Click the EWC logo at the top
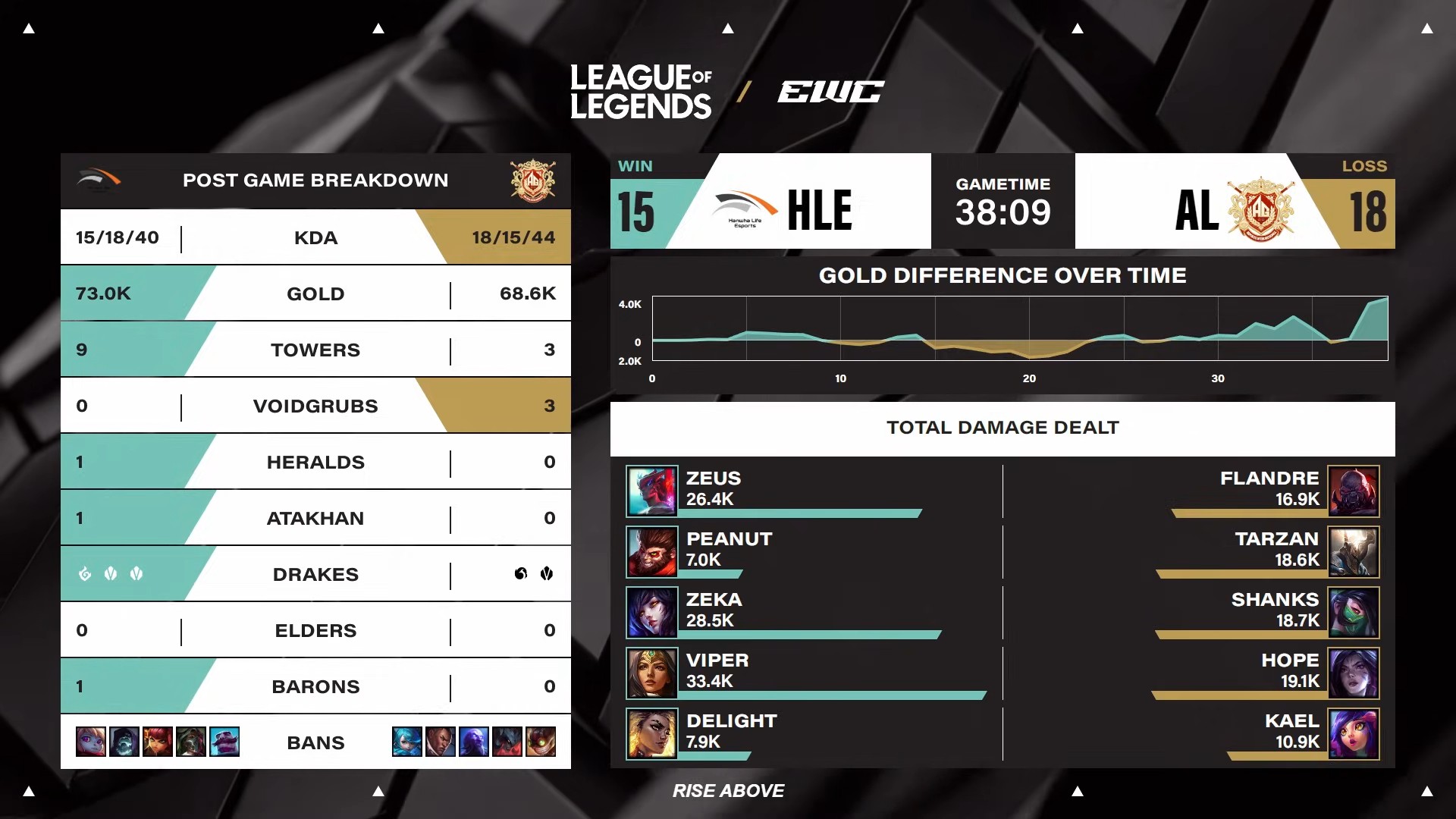Screen dimensions: 1456x819 pyautogui.click(x=830, y=91)
